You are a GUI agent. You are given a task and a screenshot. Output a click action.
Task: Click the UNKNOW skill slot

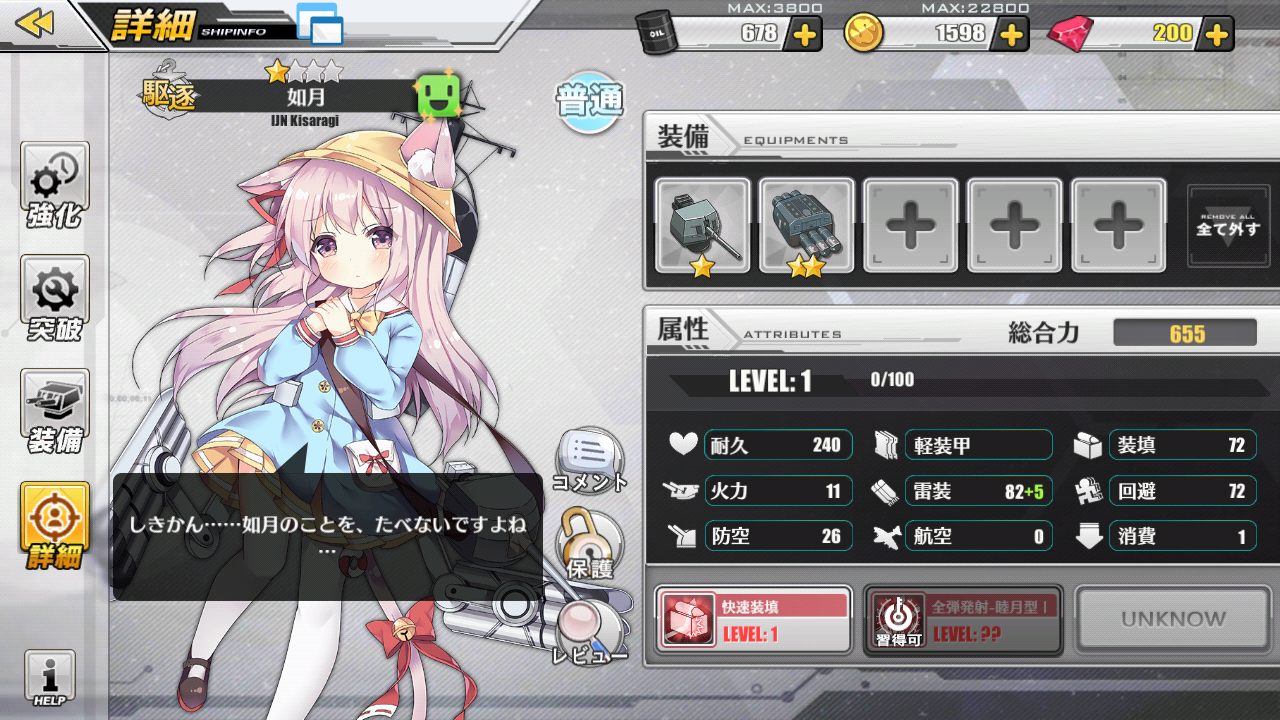[x=1173, y=620]
